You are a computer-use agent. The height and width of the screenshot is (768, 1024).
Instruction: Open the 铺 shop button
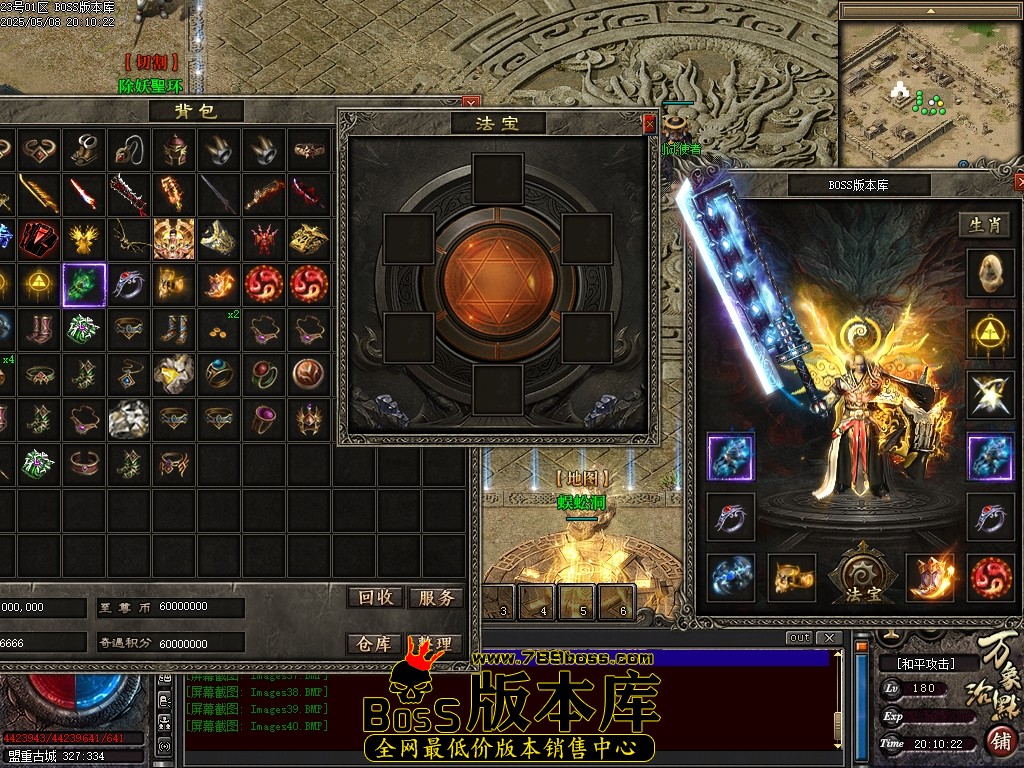click(x=999, y=741)
